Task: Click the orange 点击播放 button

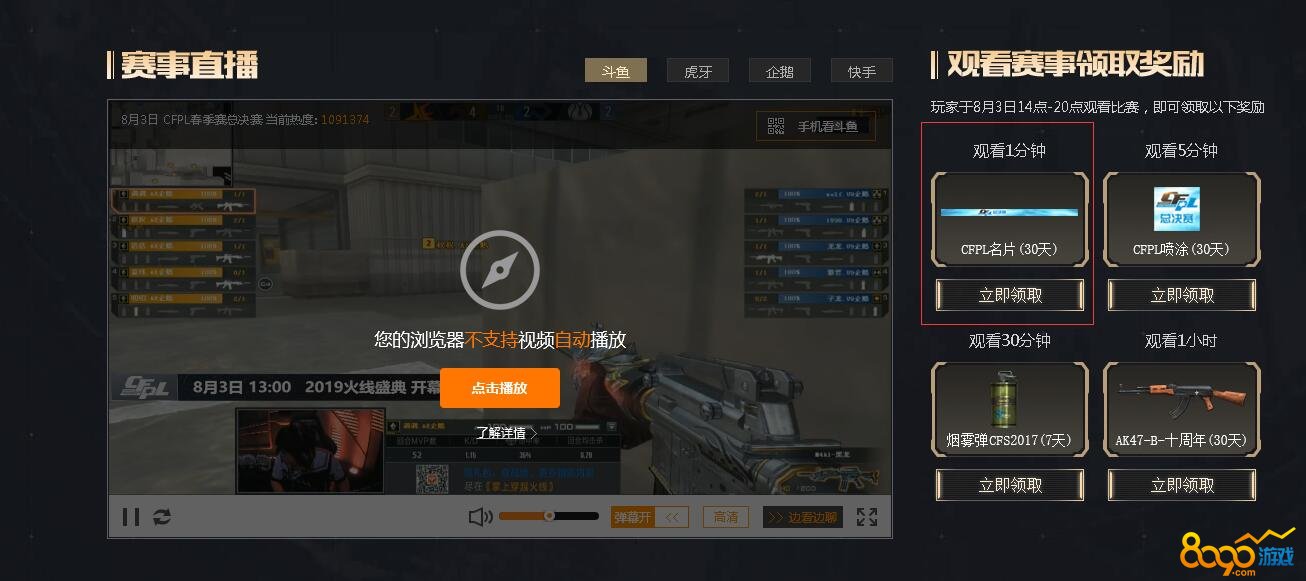Action: (499, 388)
